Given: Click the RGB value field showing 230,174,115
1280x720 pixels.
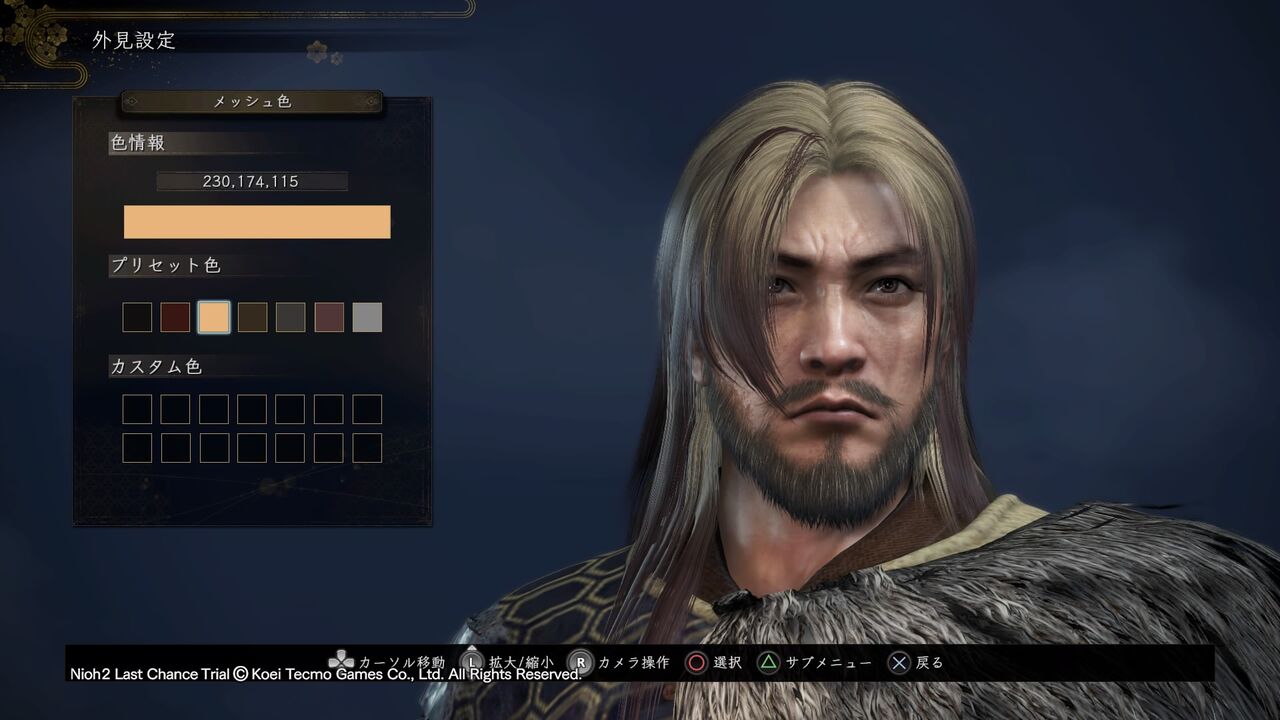Looking at the screenshot, I should coord(253,181).
